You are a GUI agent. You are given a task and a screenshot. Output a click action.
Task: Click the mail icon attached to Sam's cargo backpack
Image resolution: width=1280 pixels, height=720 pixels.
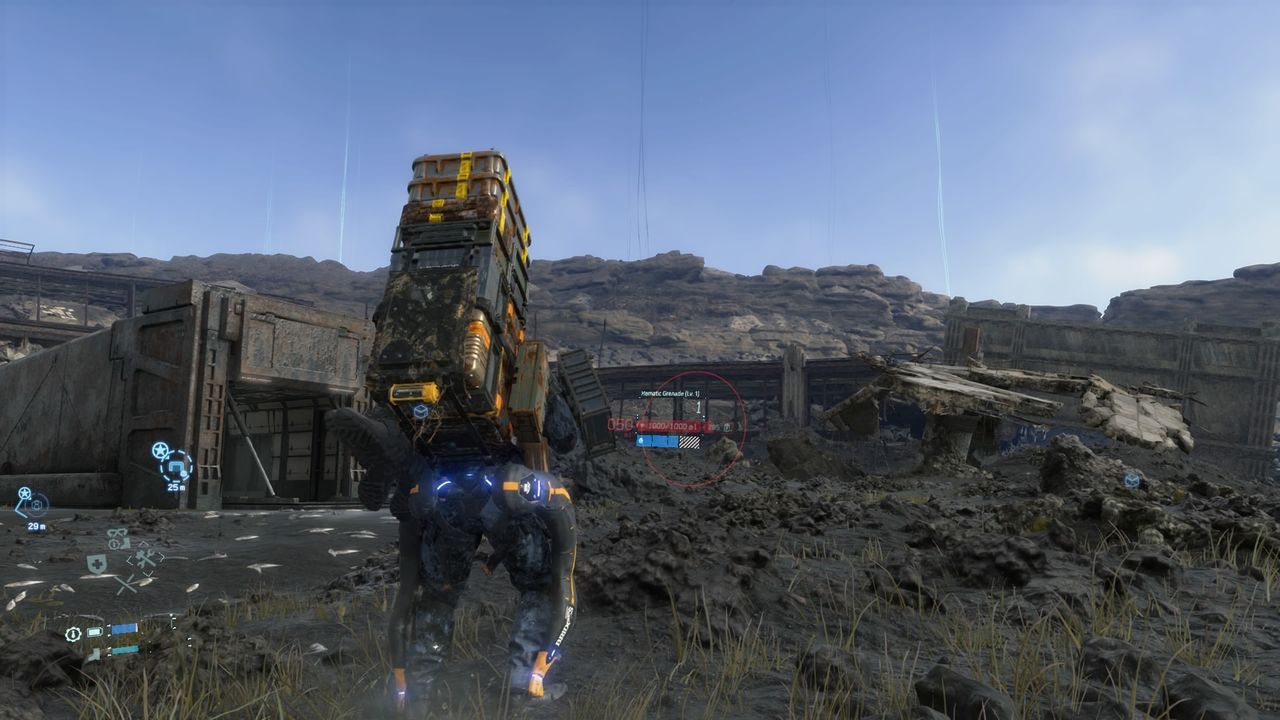click(420, 412)
